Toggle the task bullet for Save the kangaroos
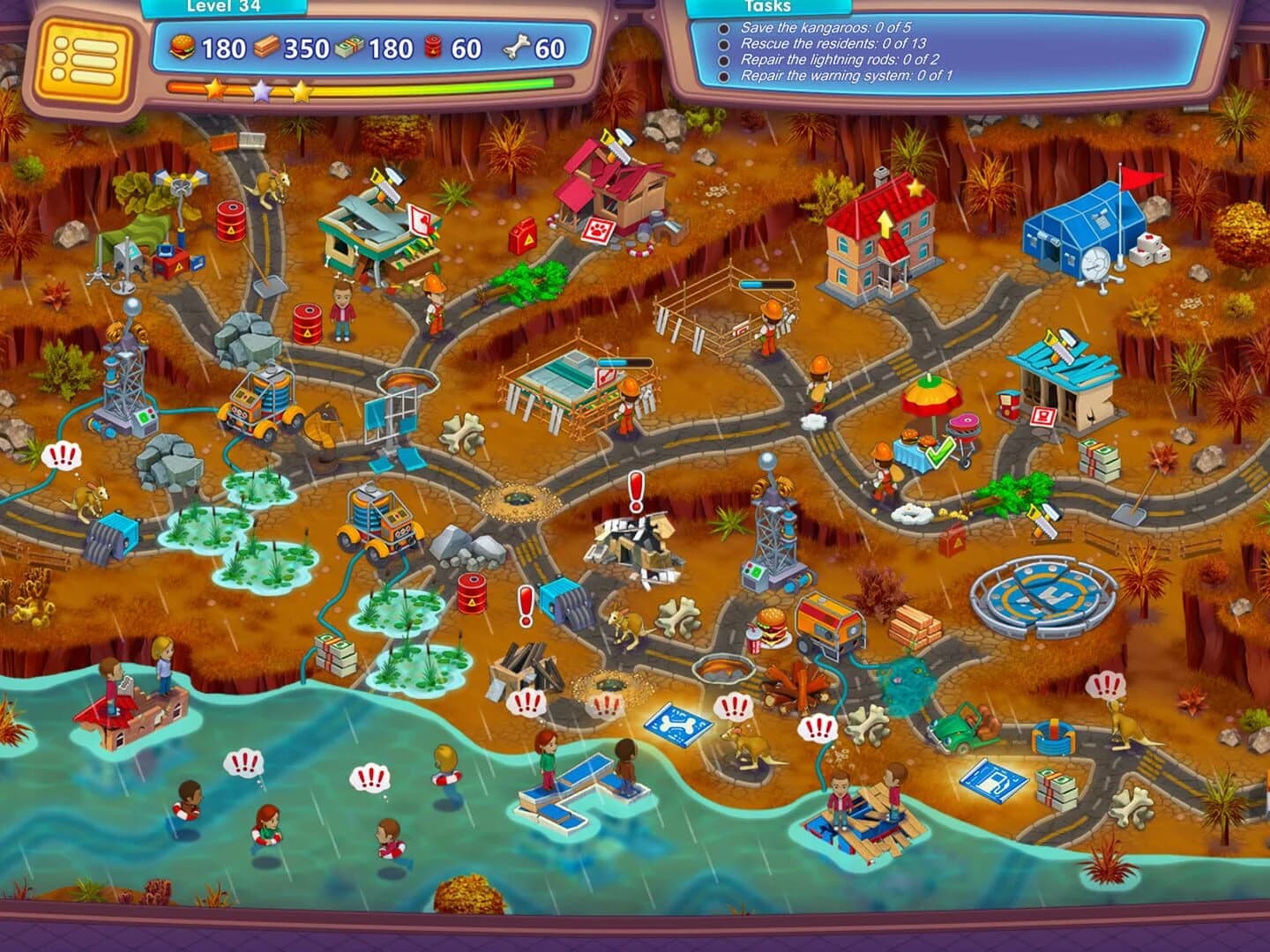1270x952 pixels. (x=725, y=26)
